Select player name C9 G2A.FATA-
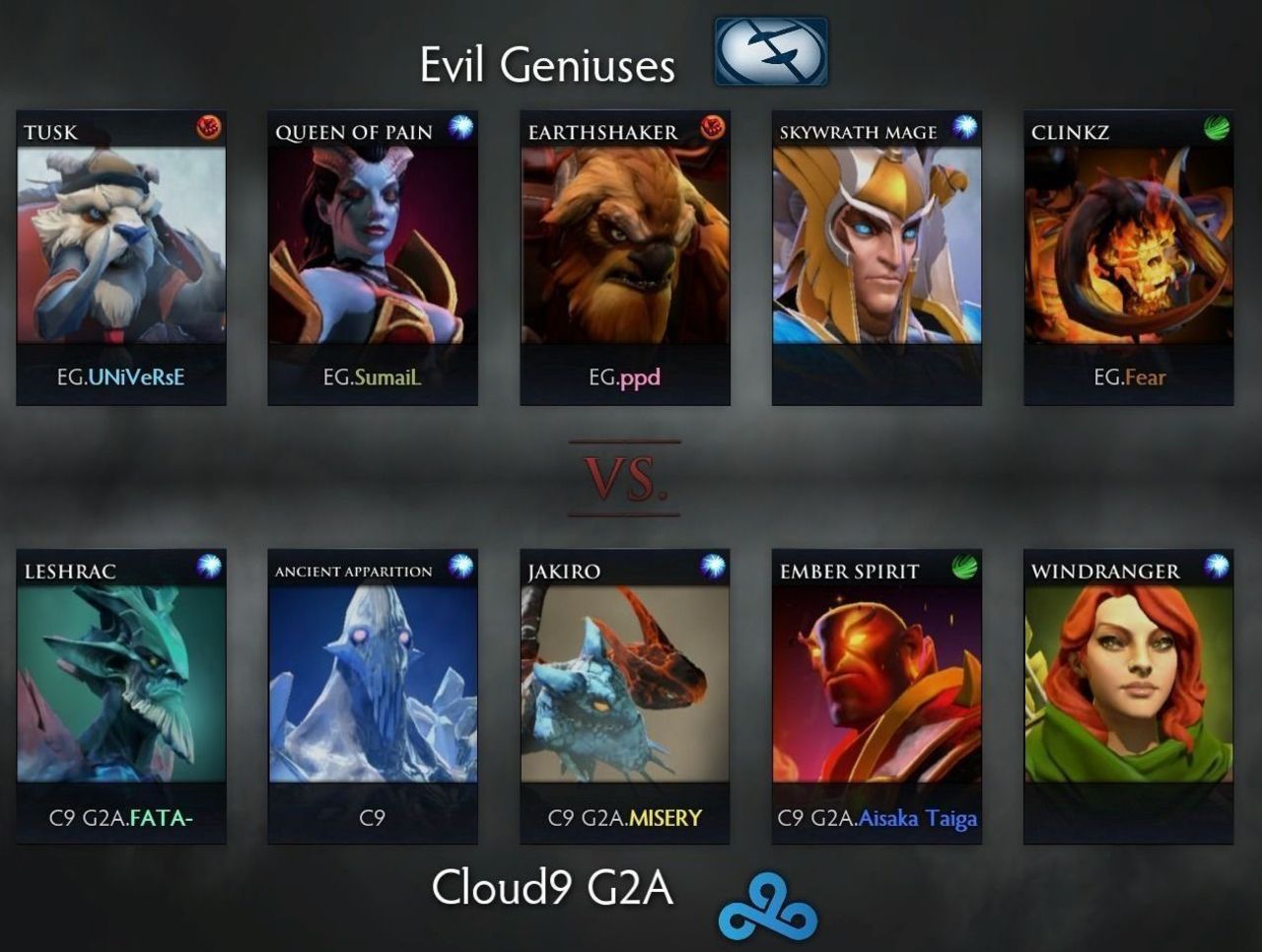Viewport: 1262px width, 952px height. pos(121,817)
